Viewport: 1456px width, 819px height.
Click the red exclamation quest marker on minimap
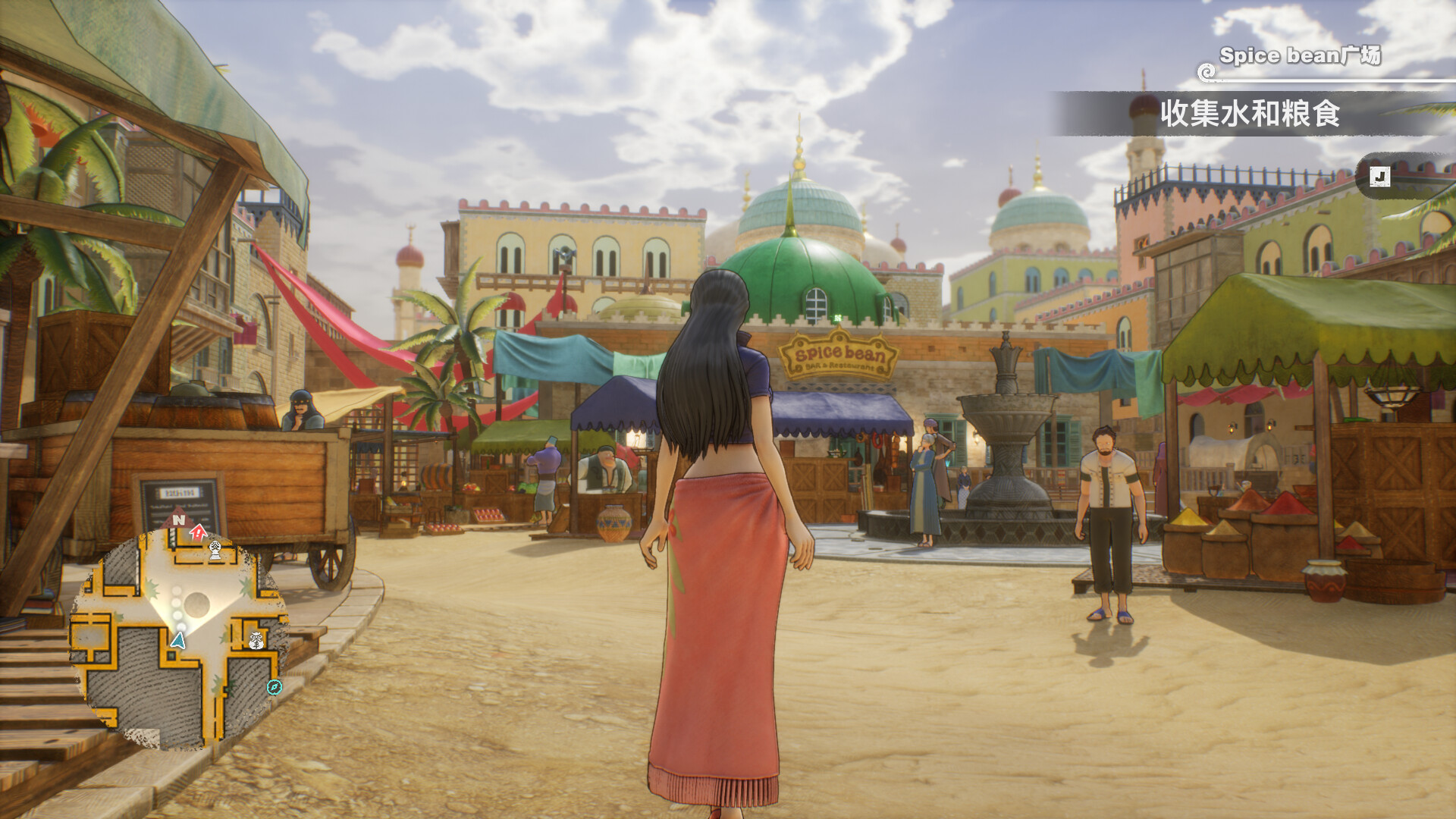pyautogui.click(x=199, y=532)
